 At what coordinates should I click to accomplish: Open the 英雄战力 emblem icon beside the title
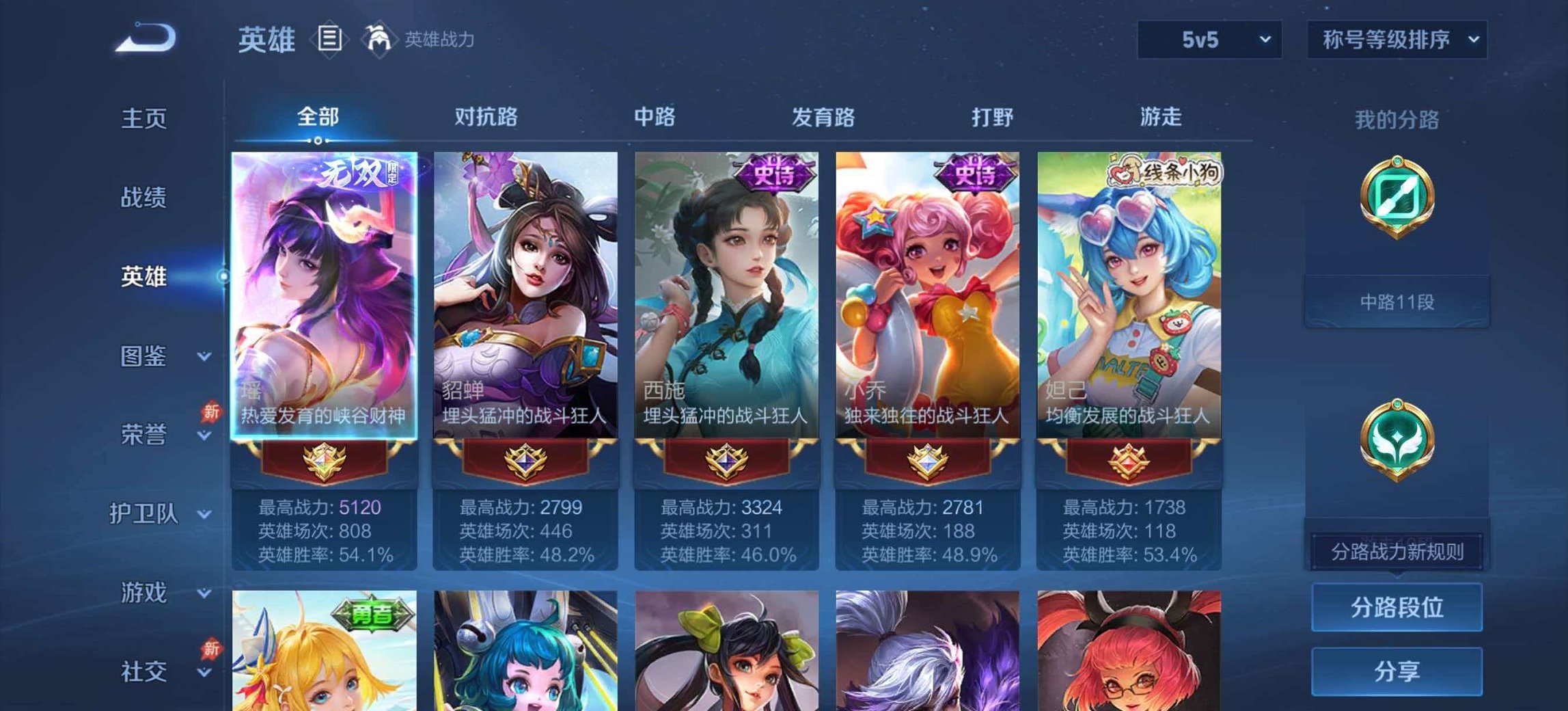(381, 39)
